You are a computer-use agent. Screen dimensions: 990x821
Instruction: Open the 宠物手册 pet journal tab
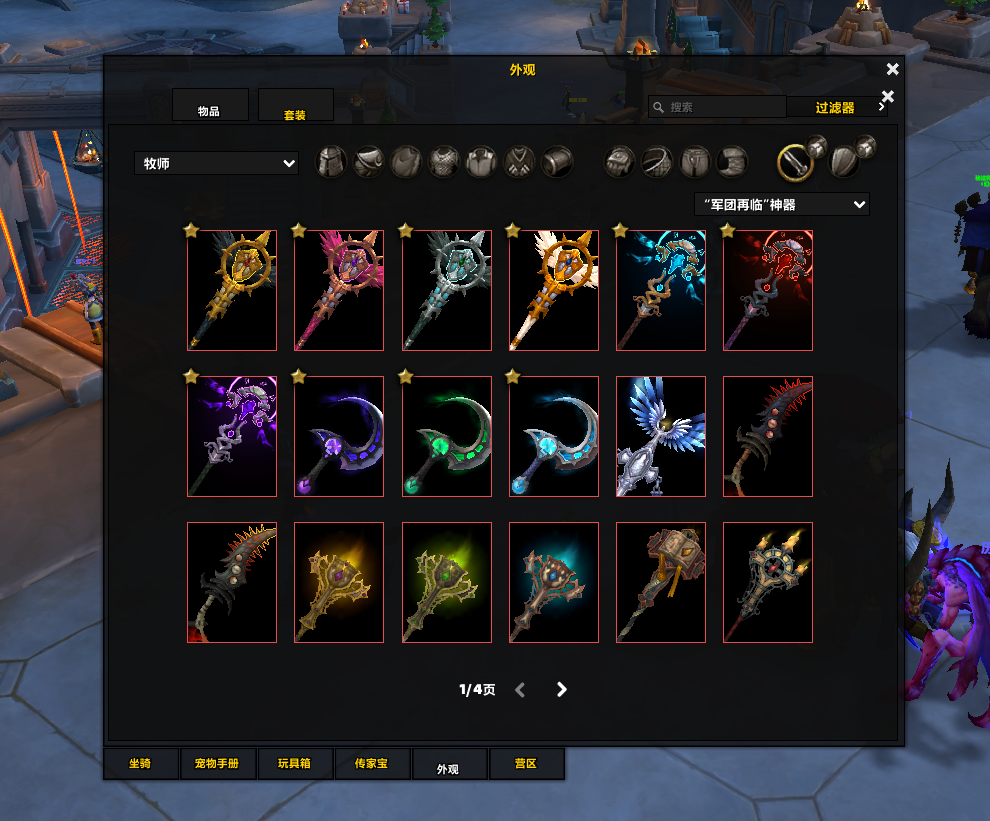pos(217,764)
